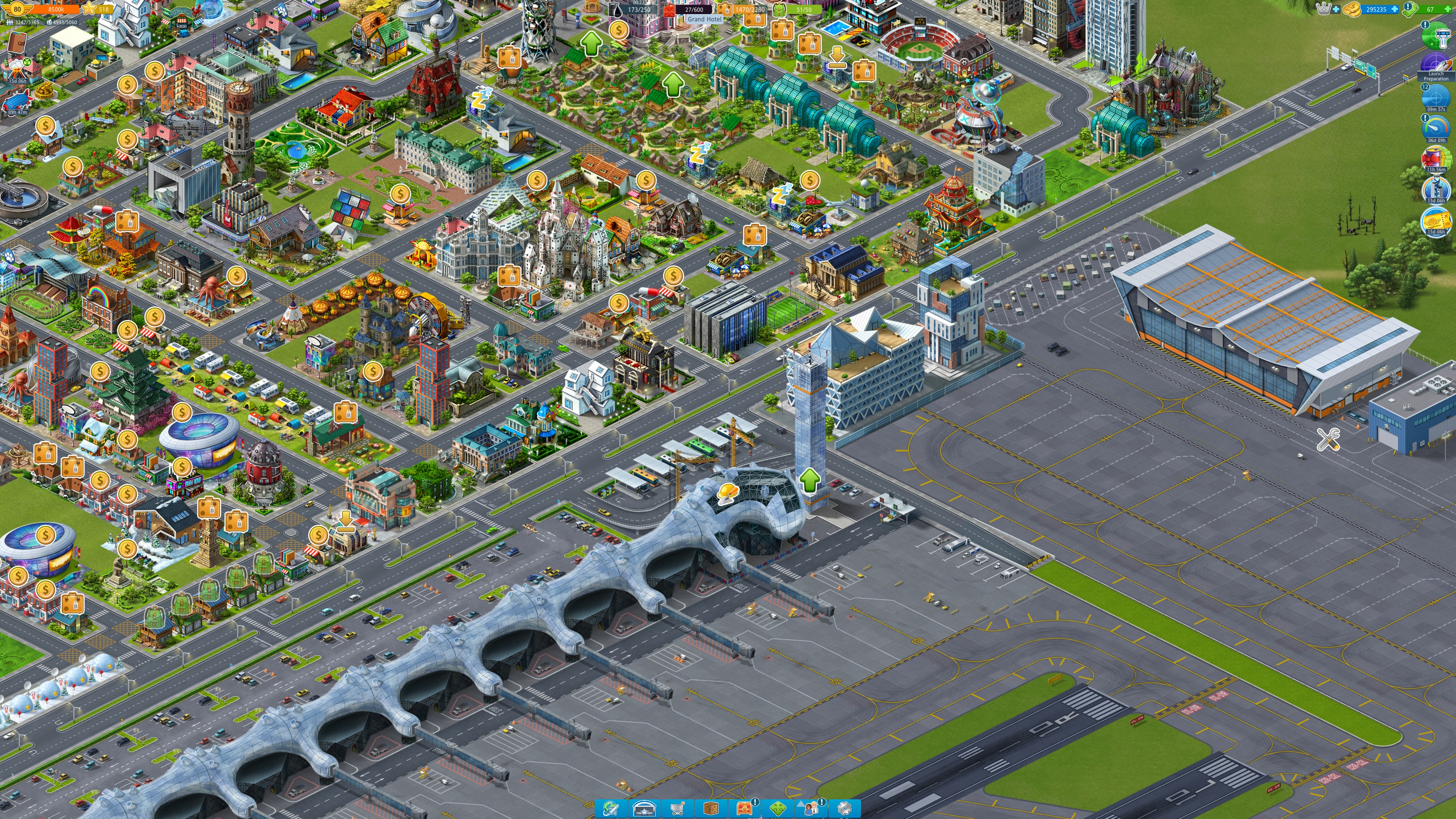Open the flights globe and plane menu
The height and width of the screenshot is (819, 1456).
coord(610,808)
